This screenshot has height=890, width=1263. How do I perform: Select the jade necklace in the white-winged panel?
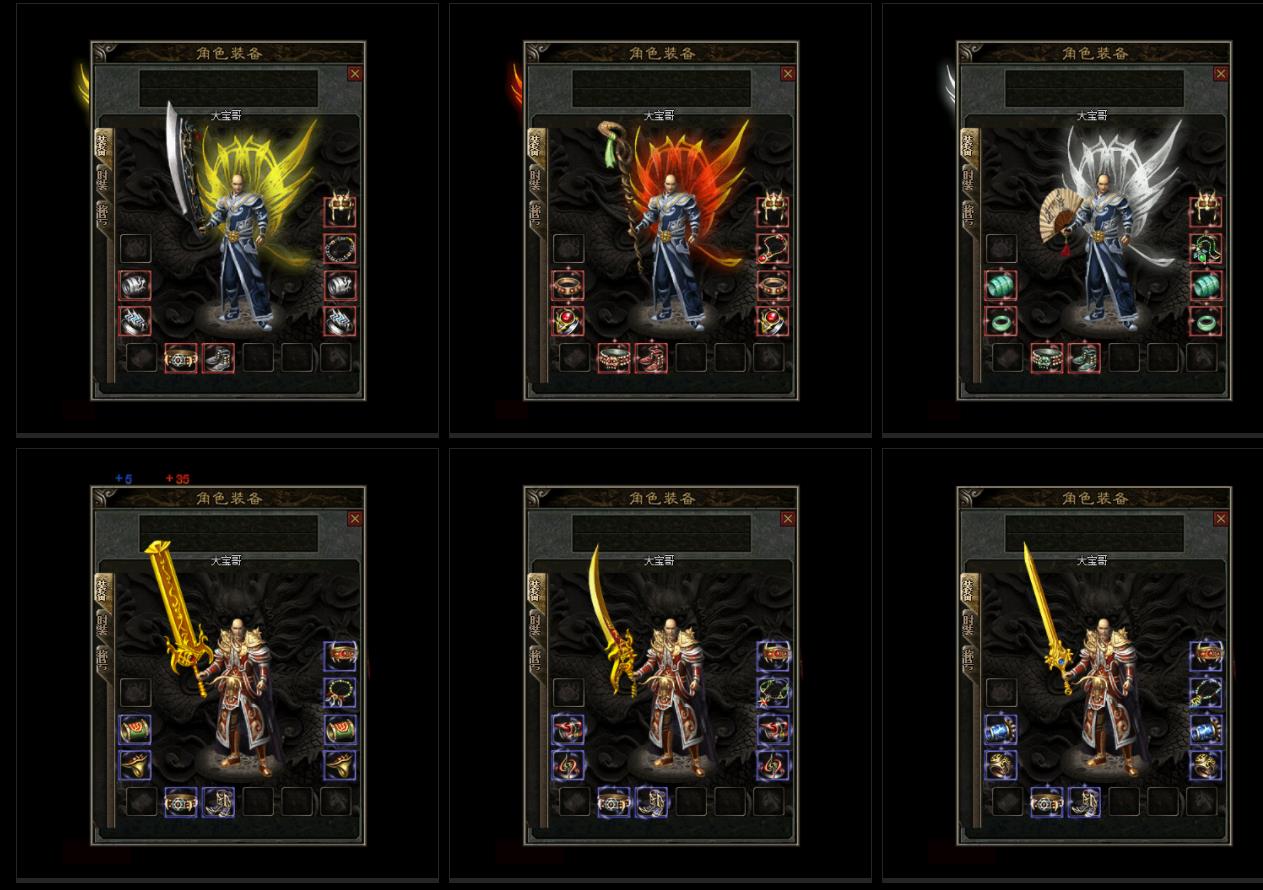1206,248
